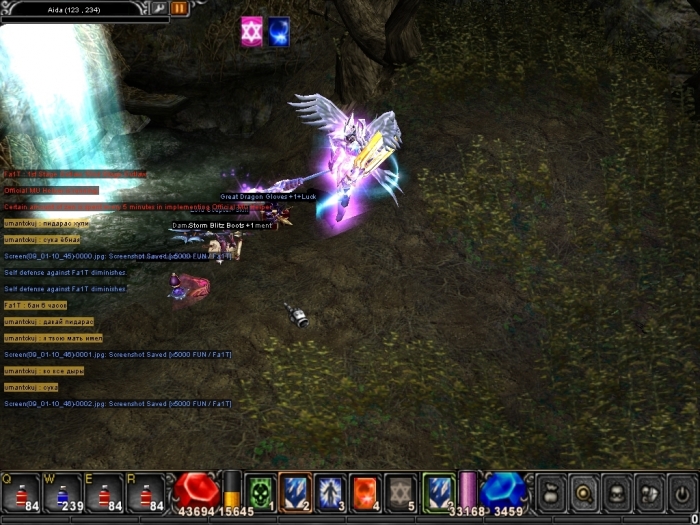Select the pink hexagram buff icon

[x=251, y=32]
